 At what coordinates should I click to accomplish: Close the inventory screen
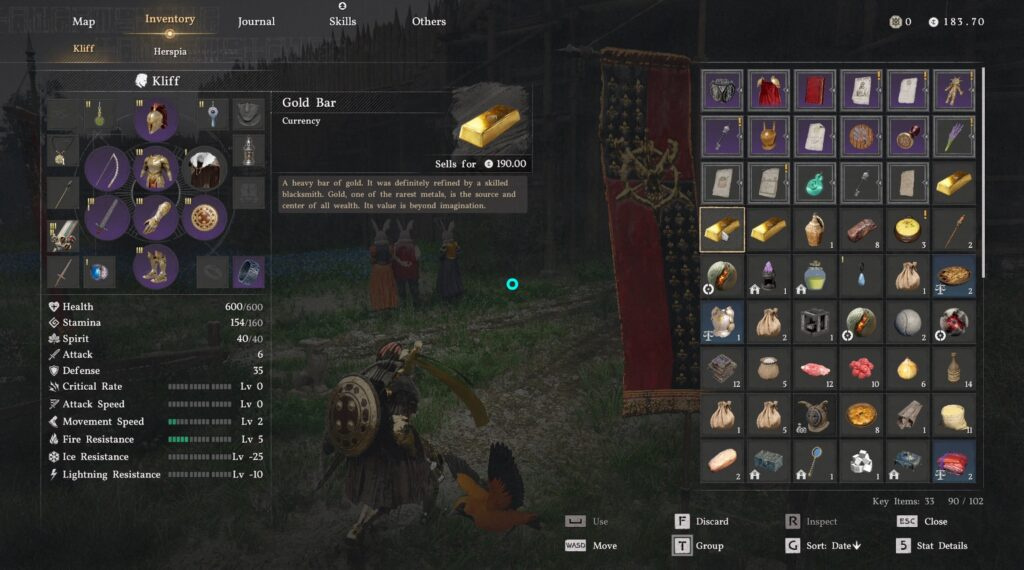pos(923,521)
